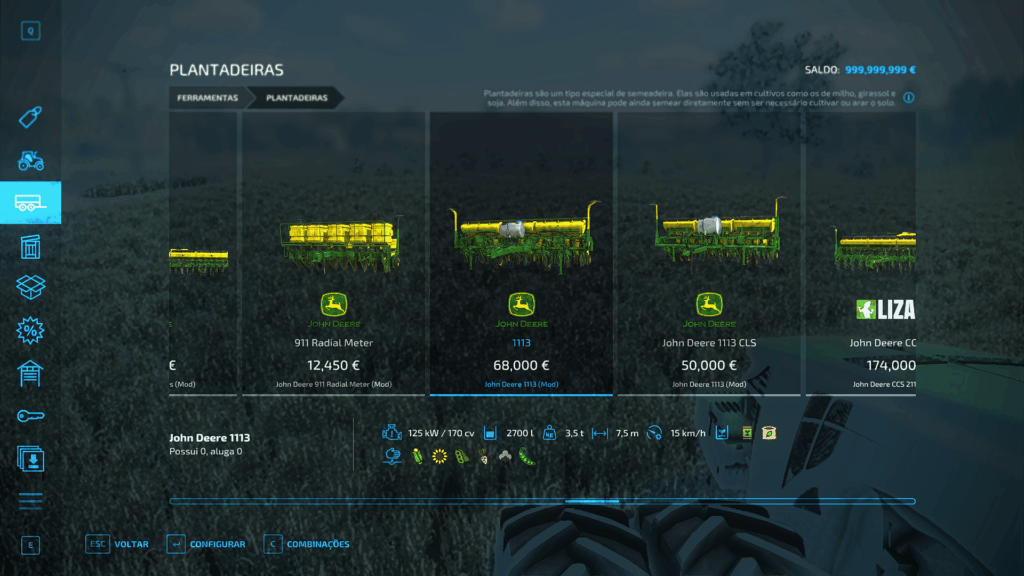
Task: Select the John Deere 1113 planter card
Action: click(x=520, y=254)
